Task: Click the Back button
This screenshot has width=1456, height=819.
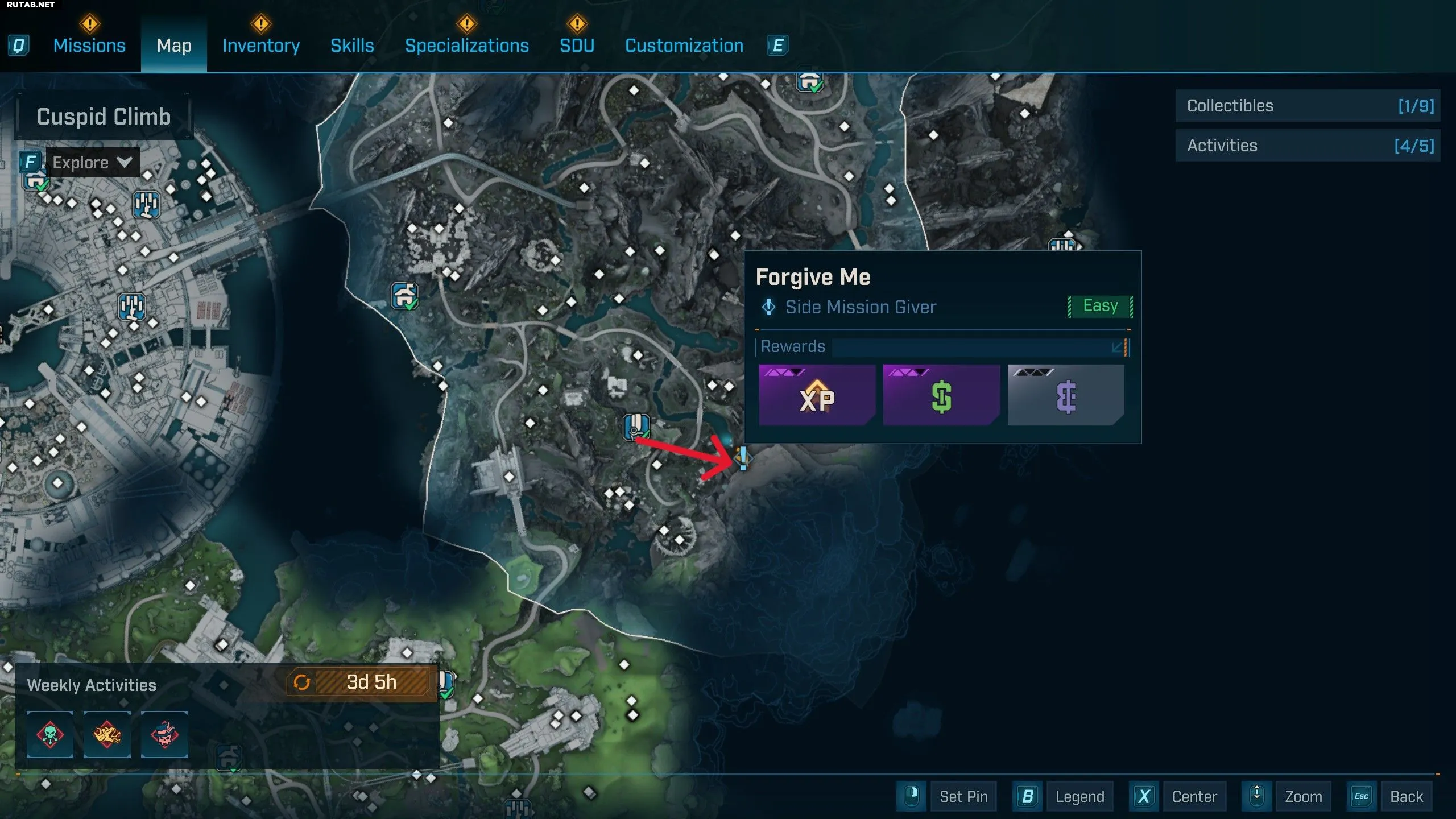Action: pos(1406,797)
